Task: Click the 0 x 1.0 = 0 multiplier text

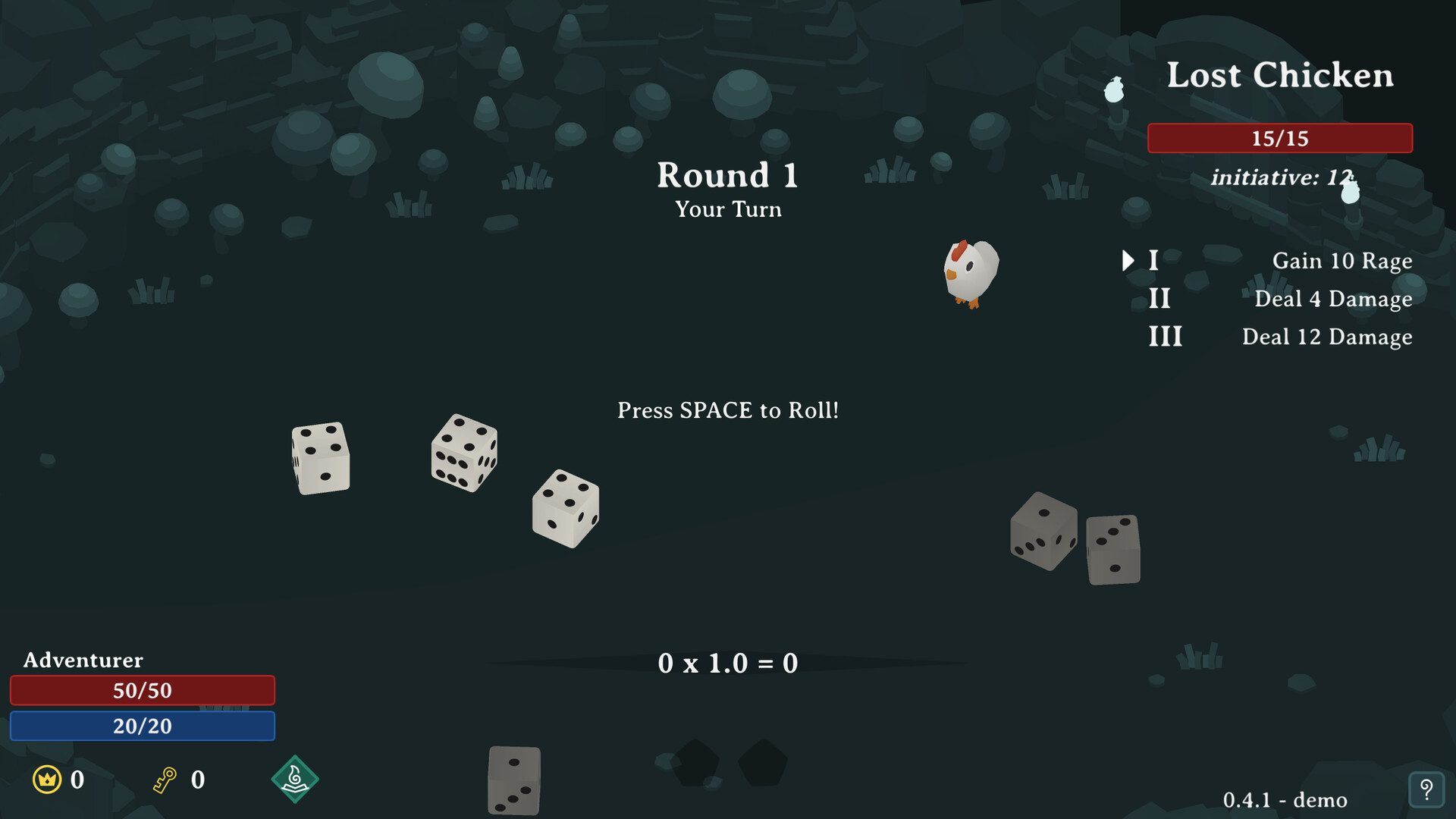Action: 727,663
